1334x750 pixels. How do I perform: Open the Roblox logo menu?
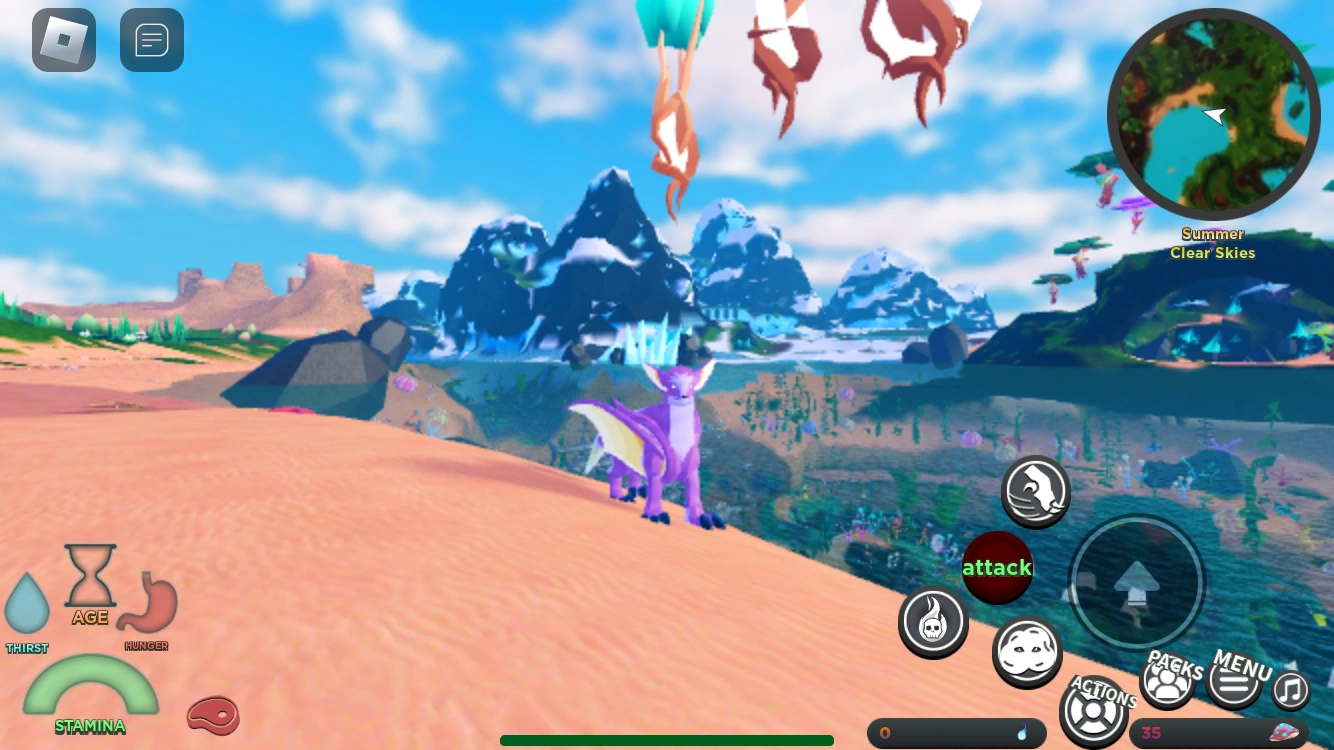tap(63, 40)
